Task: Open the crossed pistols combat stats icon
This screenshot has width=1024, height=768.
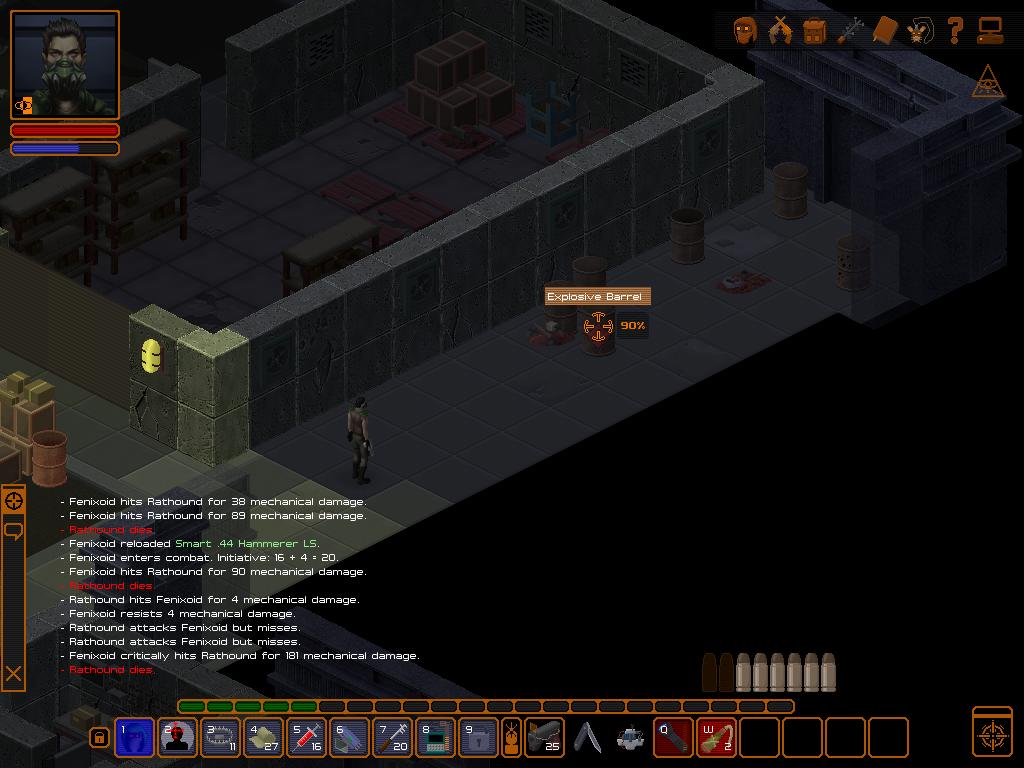Action: pyautogui.click(x=780, y=31)
